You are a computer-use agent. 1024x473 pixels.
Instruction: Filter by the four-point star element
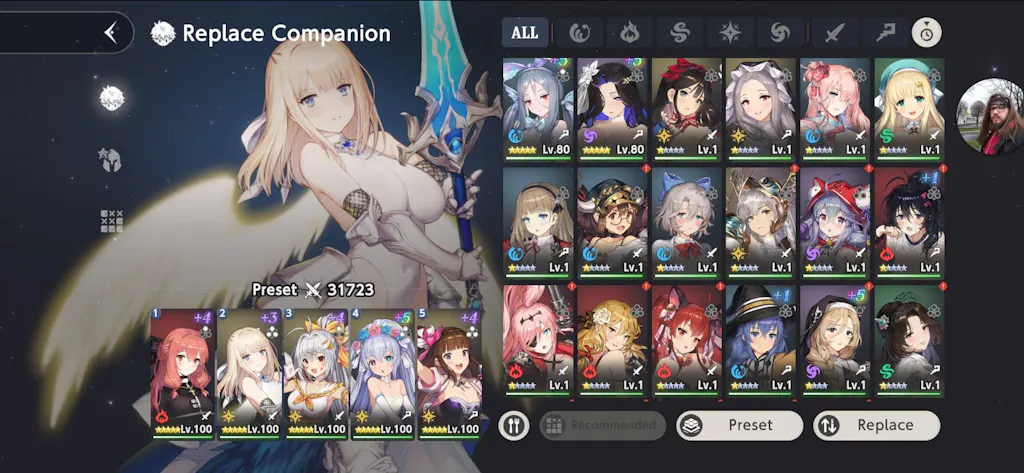pyautogui.click(x=730, y=32)
